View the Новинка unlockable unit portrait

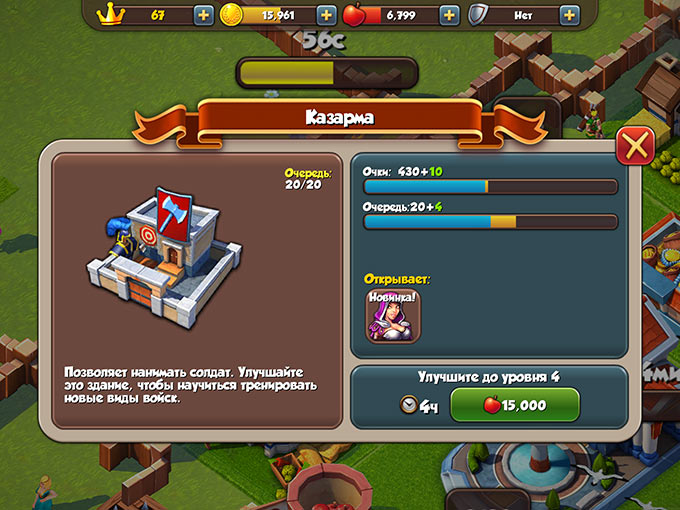pos(393,314)
